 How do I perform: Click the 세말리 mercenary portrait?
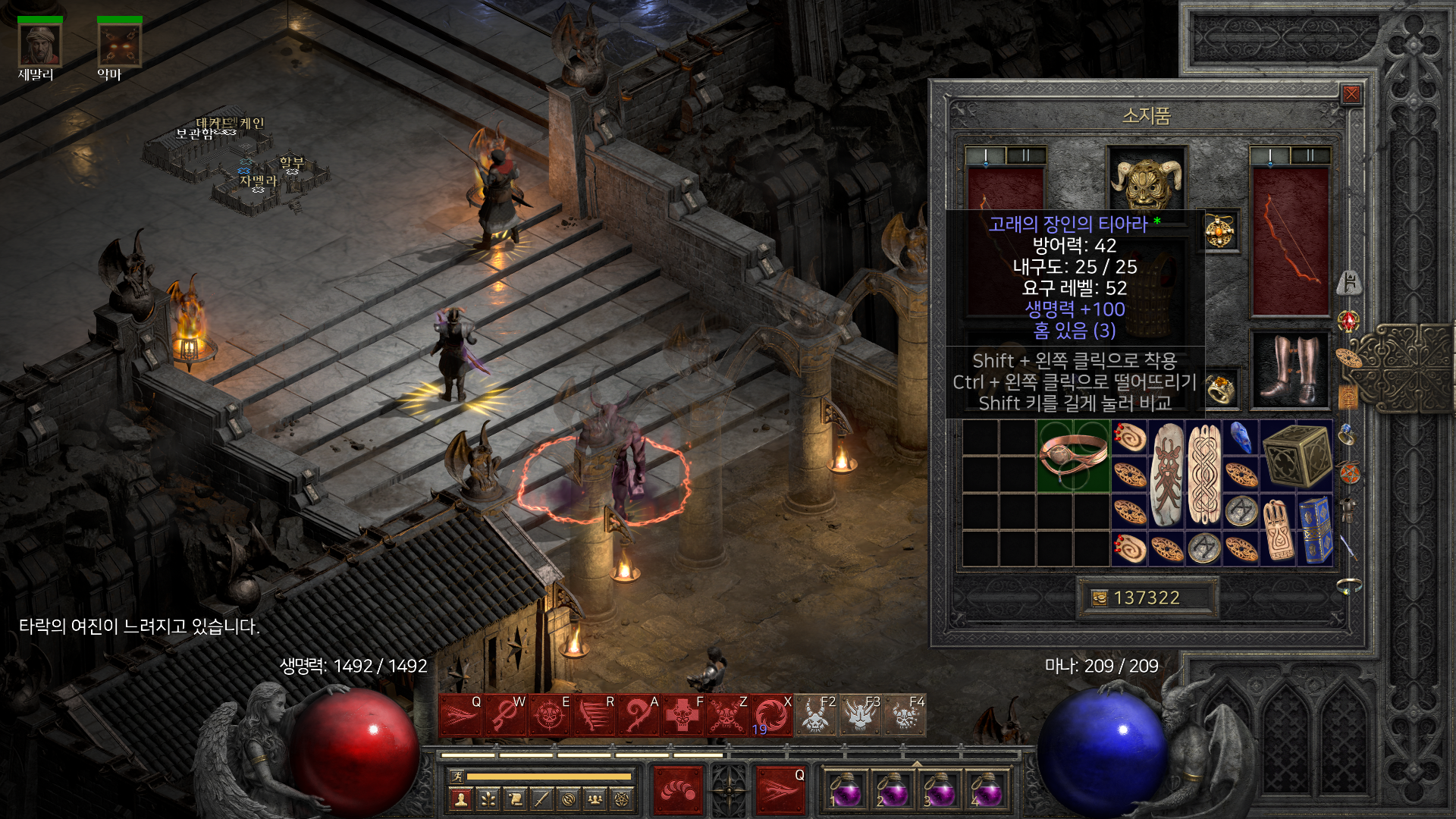[39, 45]
